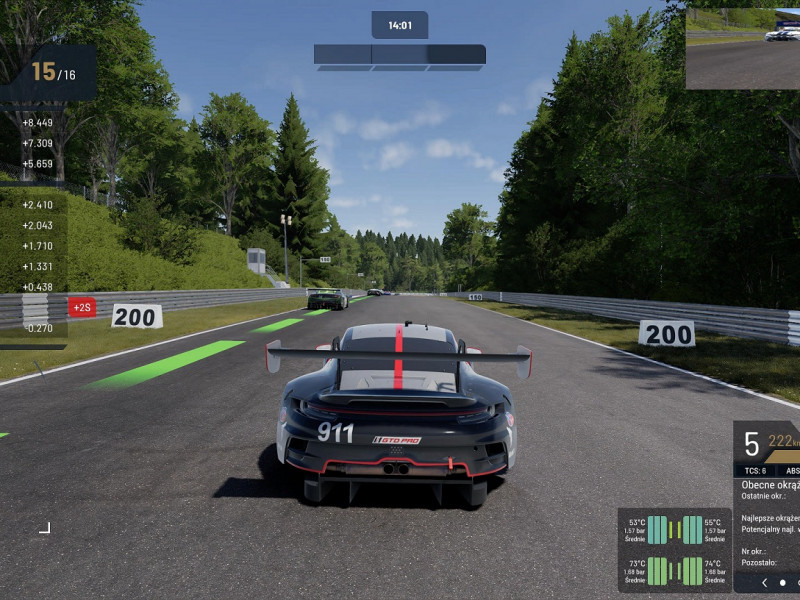Select the first page dot on lap panel
This screenshot has height=600, width=800.
coord(783,582)
